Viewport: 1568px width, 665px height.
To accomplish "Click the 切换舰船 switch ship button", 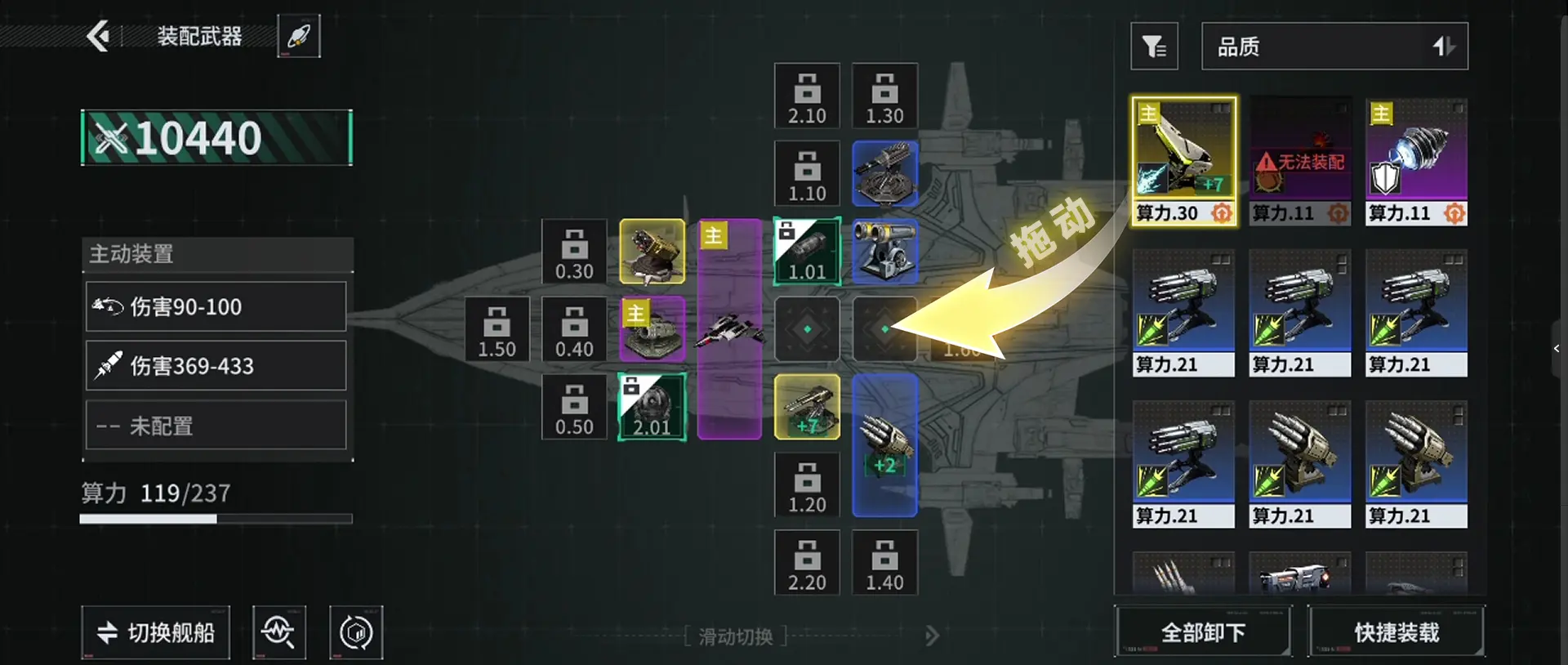I will 156,632.
